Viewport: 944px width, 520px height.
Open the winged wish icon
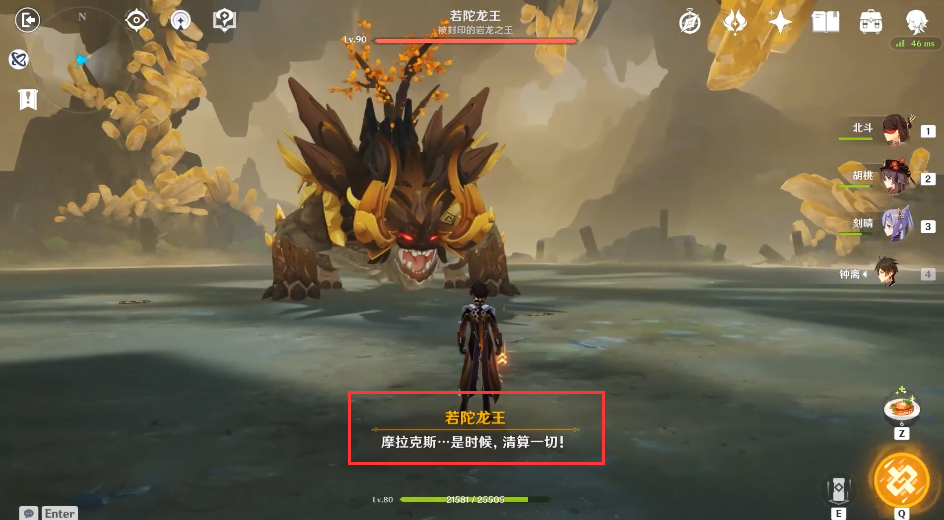tap(735, 22)
